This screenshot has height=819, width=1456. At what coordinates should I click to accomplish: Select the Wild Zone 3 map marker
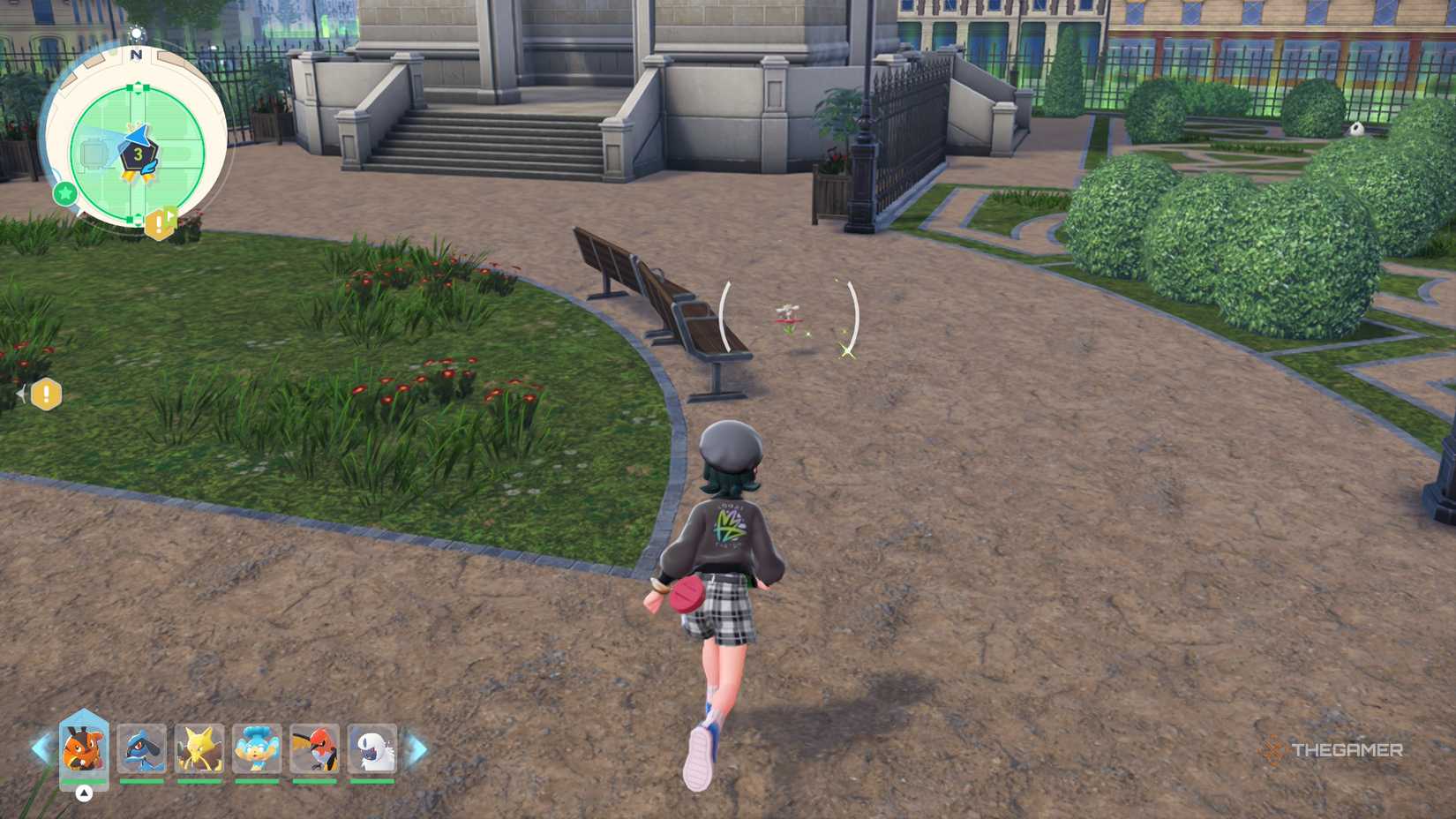coord(138,155)
